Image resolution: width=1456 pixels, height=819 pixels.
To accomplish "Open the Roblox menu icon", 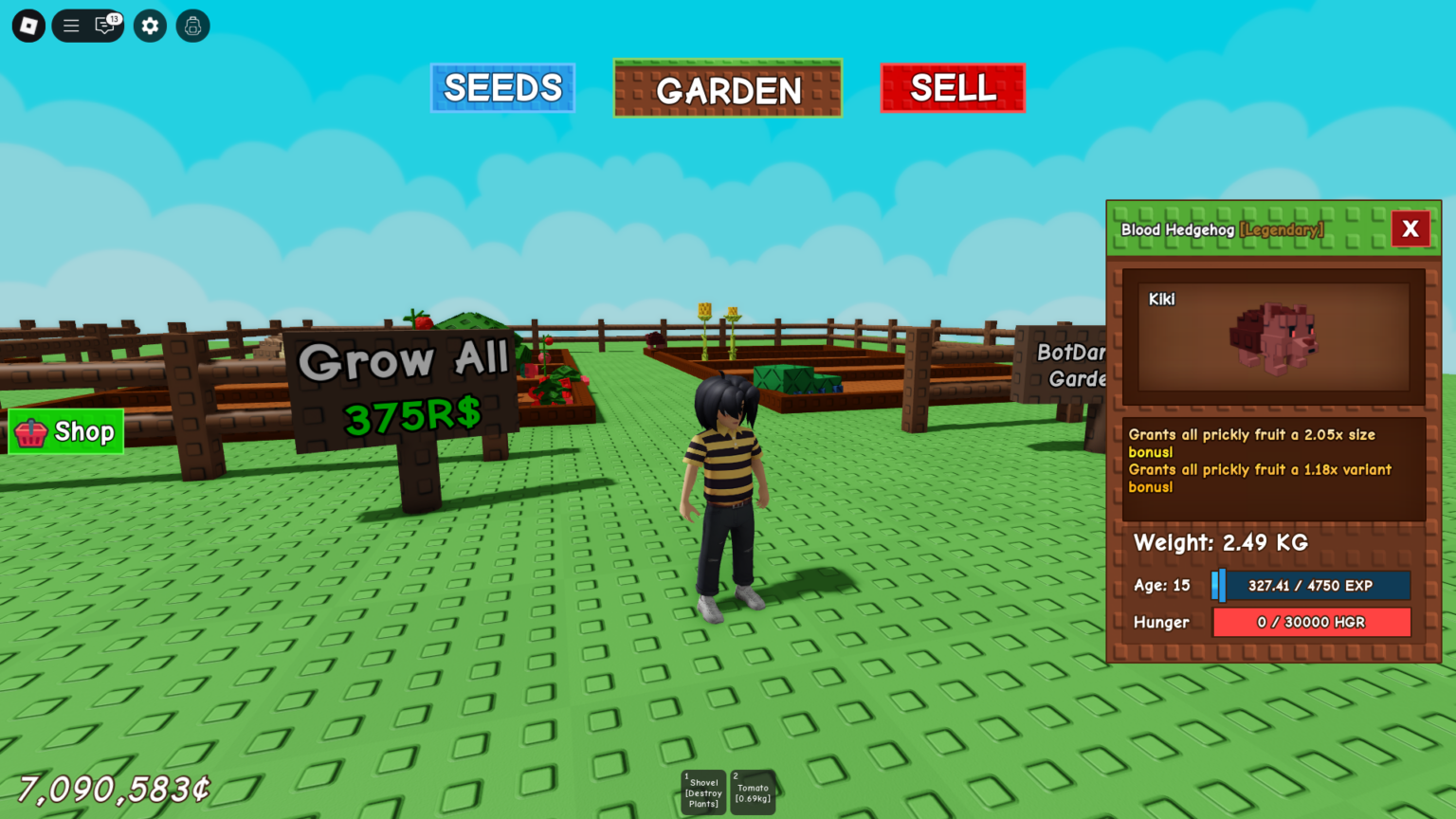I will coord(27,26).
